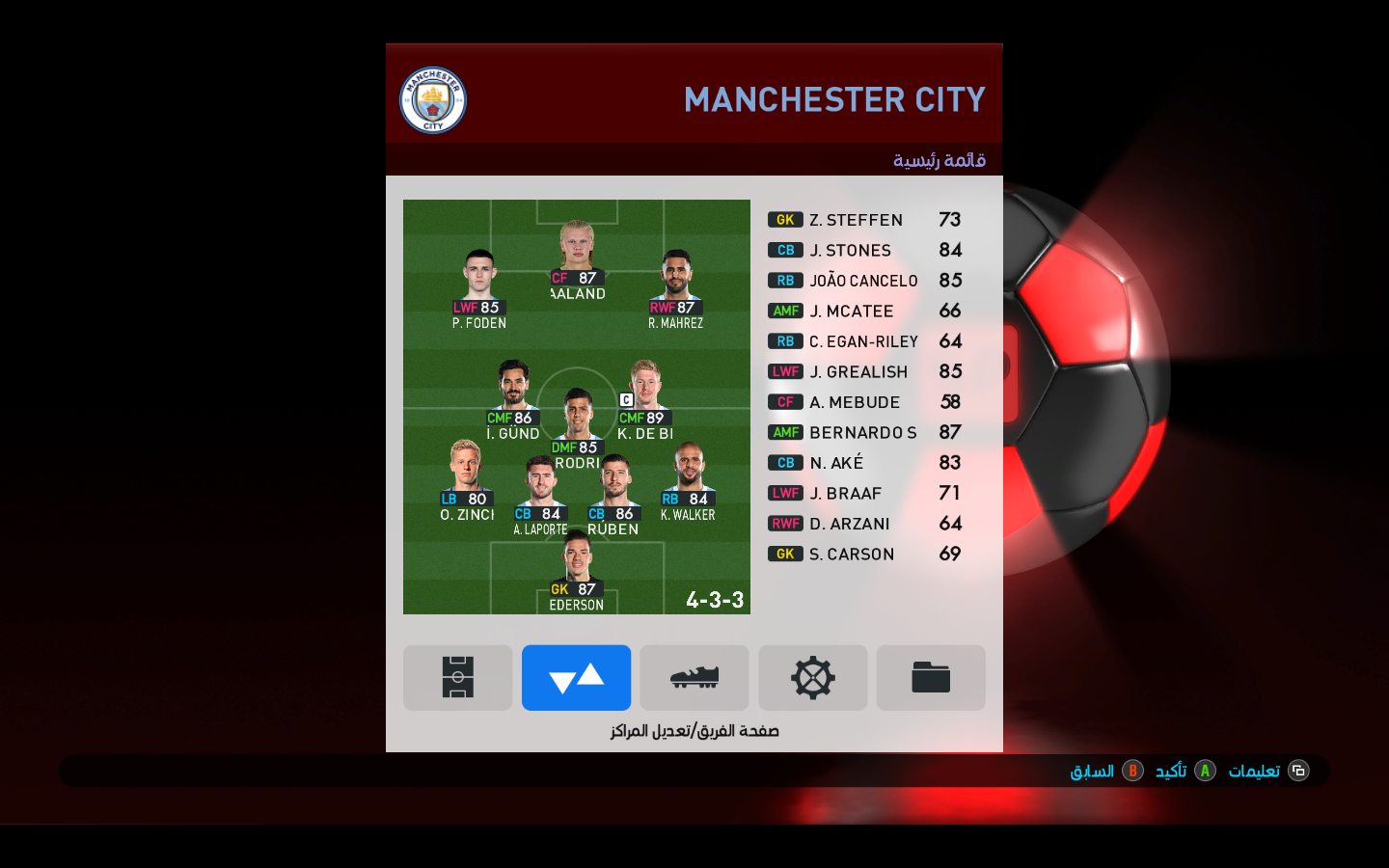
Task: Pick J. Grealish from the bench
Action: tap(858, 372)
